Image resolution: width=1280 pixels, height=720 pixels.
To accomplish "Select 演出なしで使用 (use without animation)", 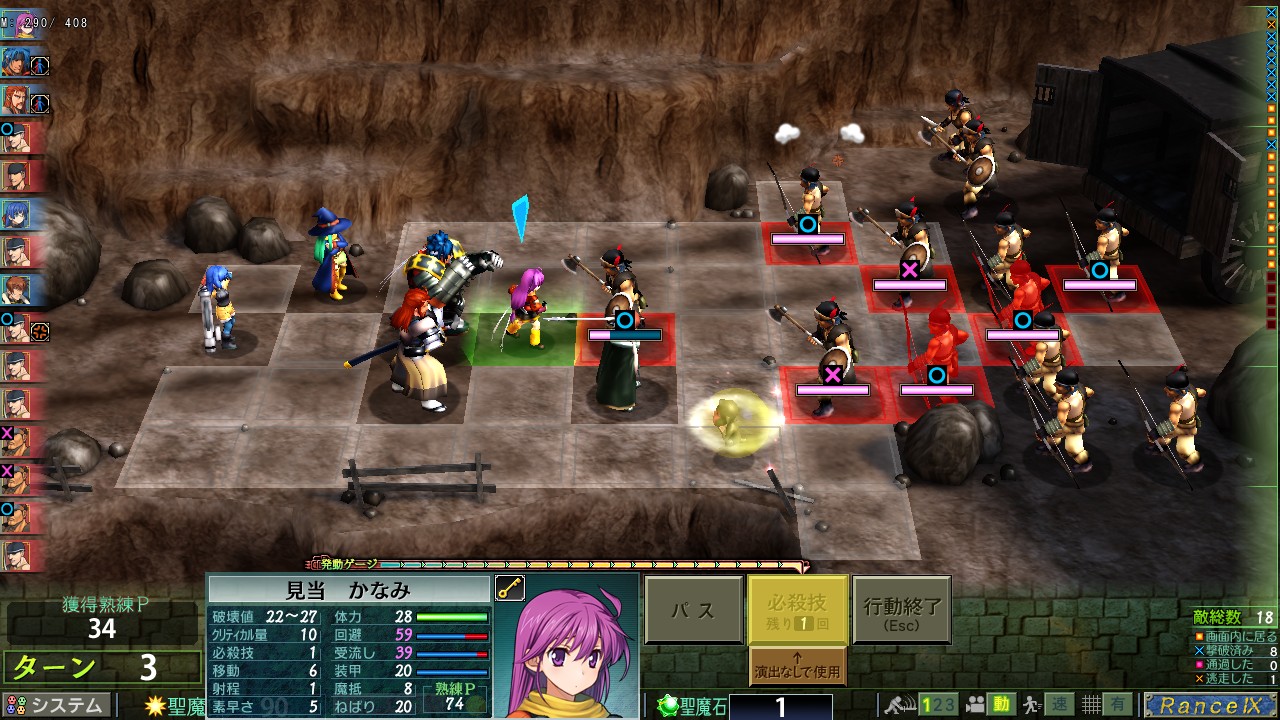I will pos(797,666).
